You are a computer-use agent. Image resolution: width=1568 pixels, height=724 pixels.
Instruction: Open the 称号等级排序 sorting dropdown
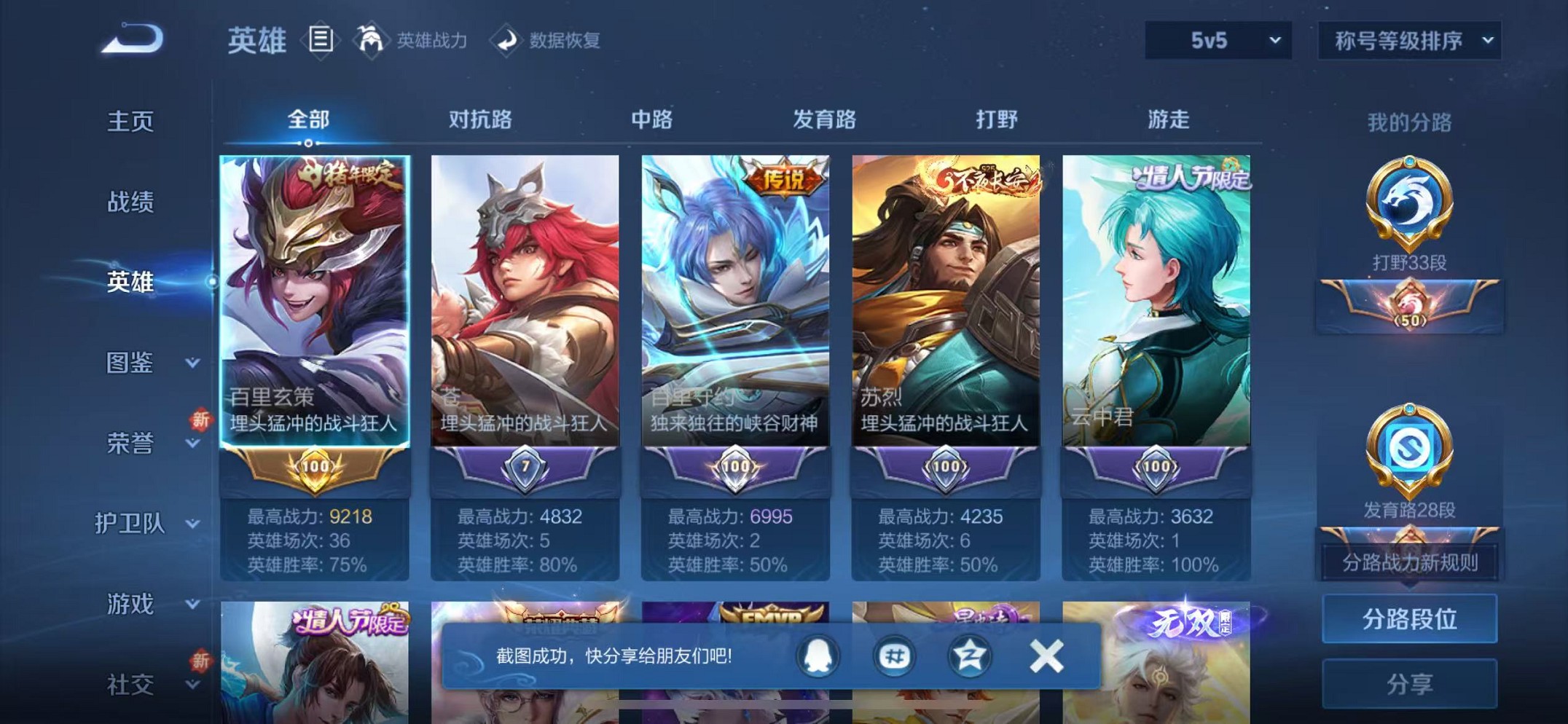pyautogui.click(x=1408, y=40)
